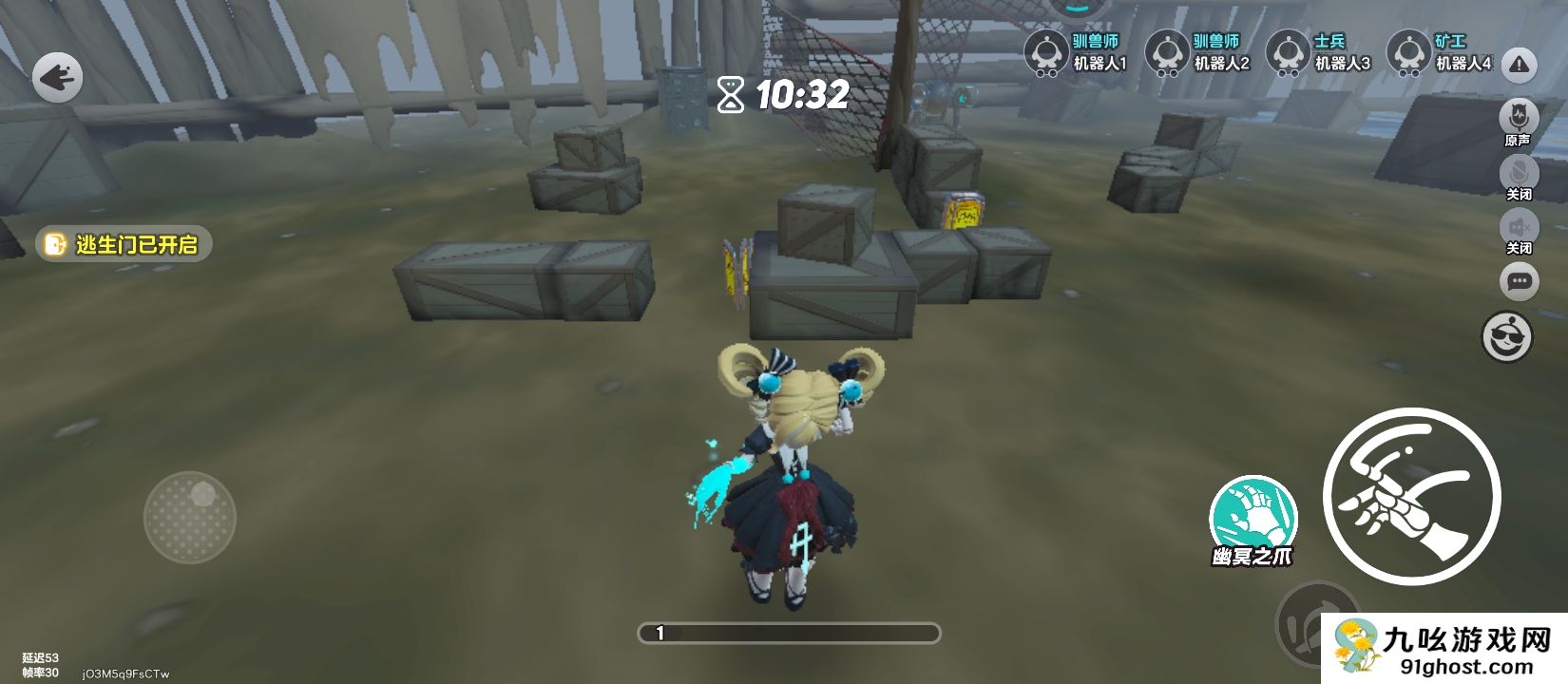Select the soldier 机器人3 portrait
The width and height of the screenshot is (1568, 684).
pyautogui.click(x=1289, y=51)
